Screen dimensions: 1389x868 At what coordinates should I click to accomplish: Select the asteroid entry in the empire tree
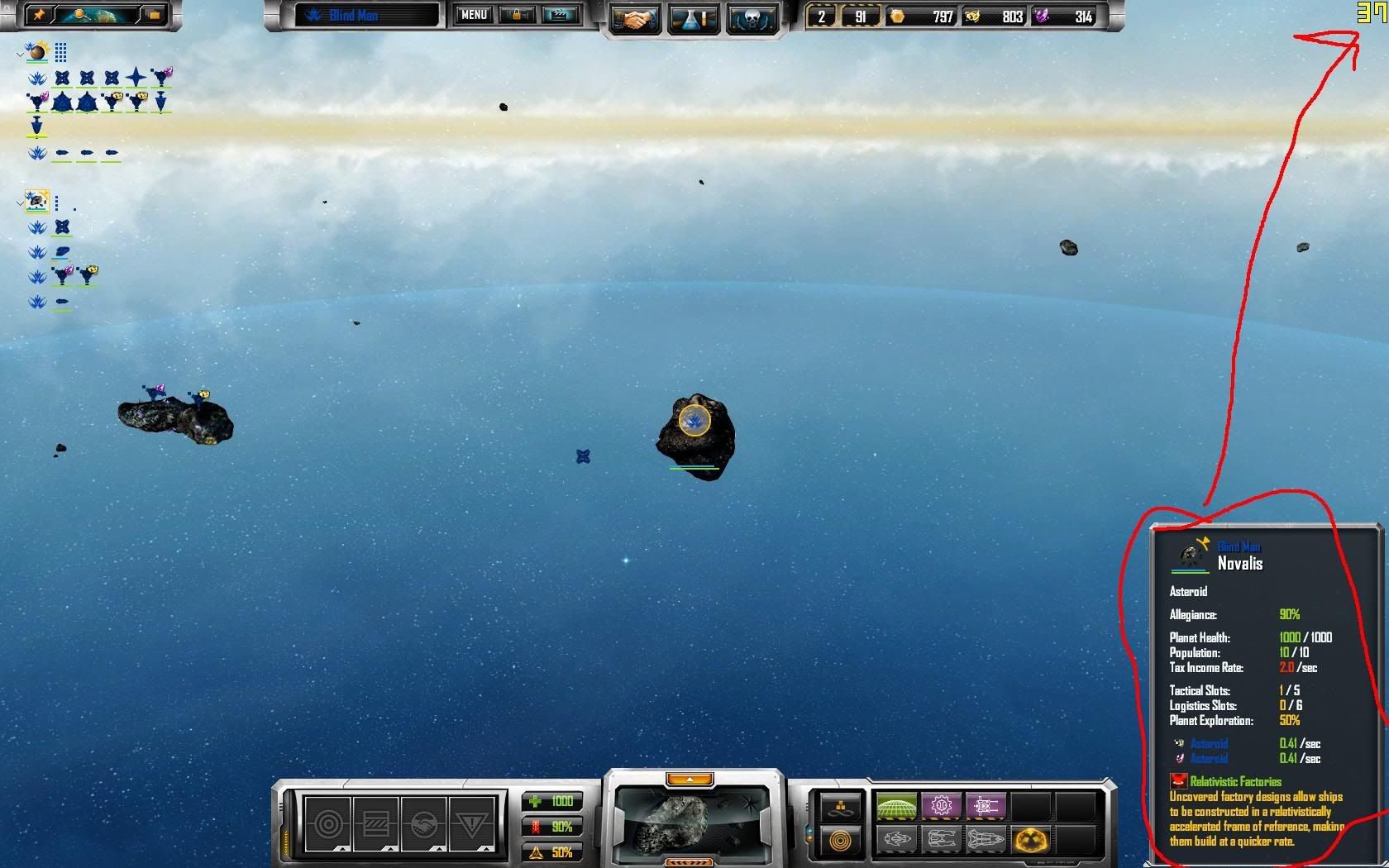click(37, 201)
